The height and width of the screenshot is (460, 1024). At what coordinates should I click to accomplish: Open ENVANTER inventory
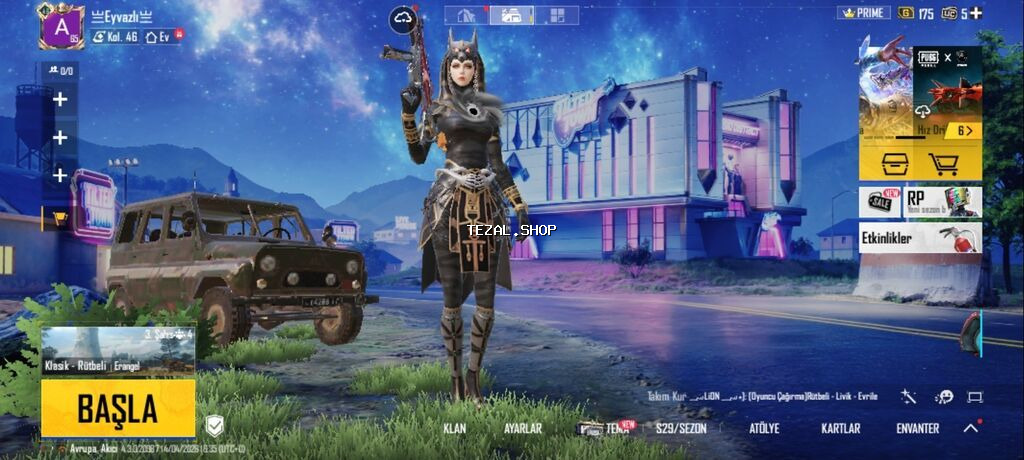[x=917, y=428]
